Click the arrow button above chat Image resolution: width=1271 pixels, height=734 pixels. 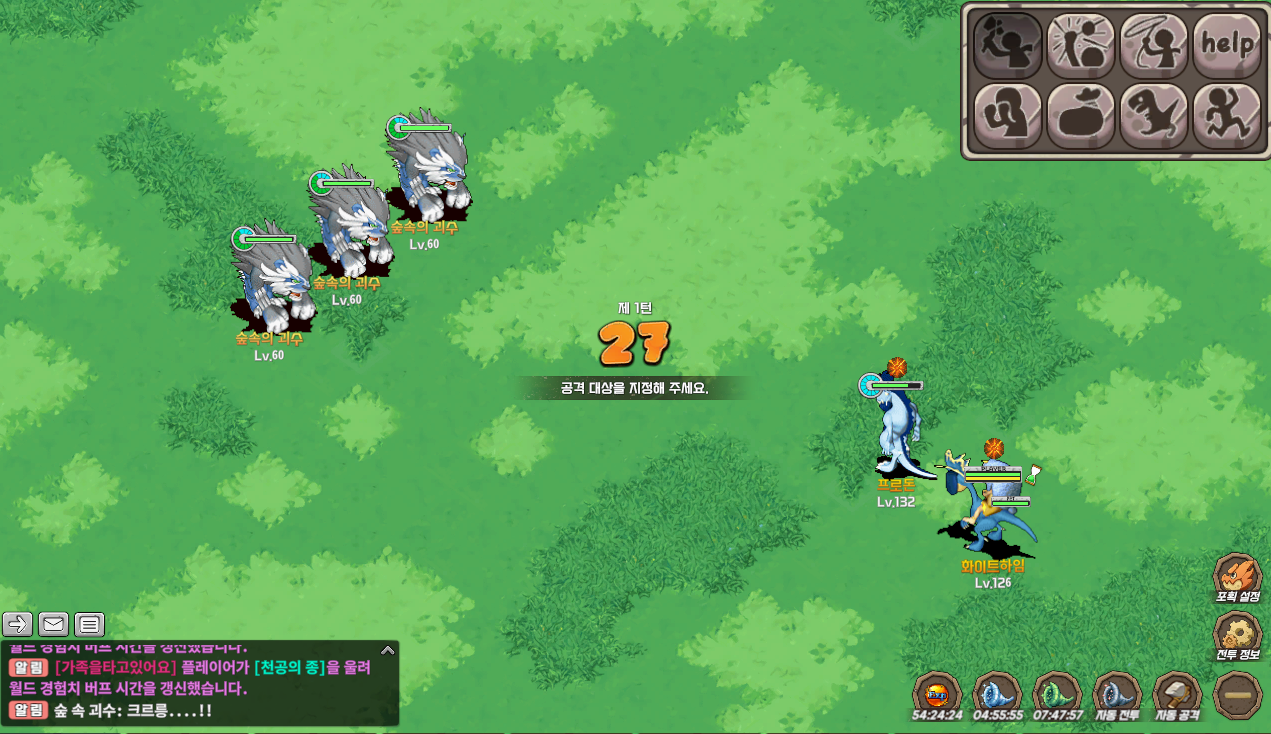tap(18, 624)
